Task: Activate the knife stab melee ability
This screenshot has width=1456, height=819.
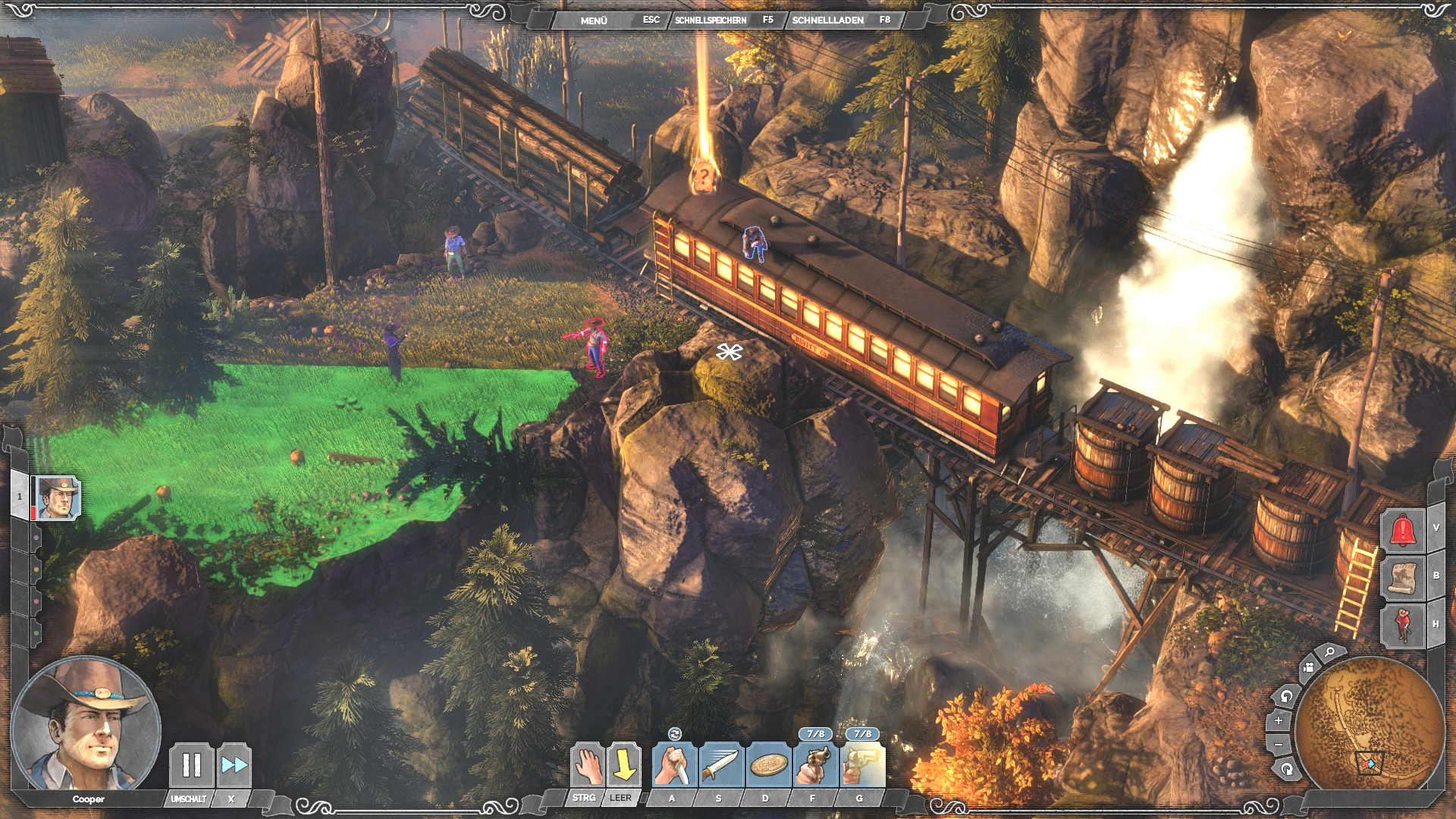Action: [x=673, y=765]
